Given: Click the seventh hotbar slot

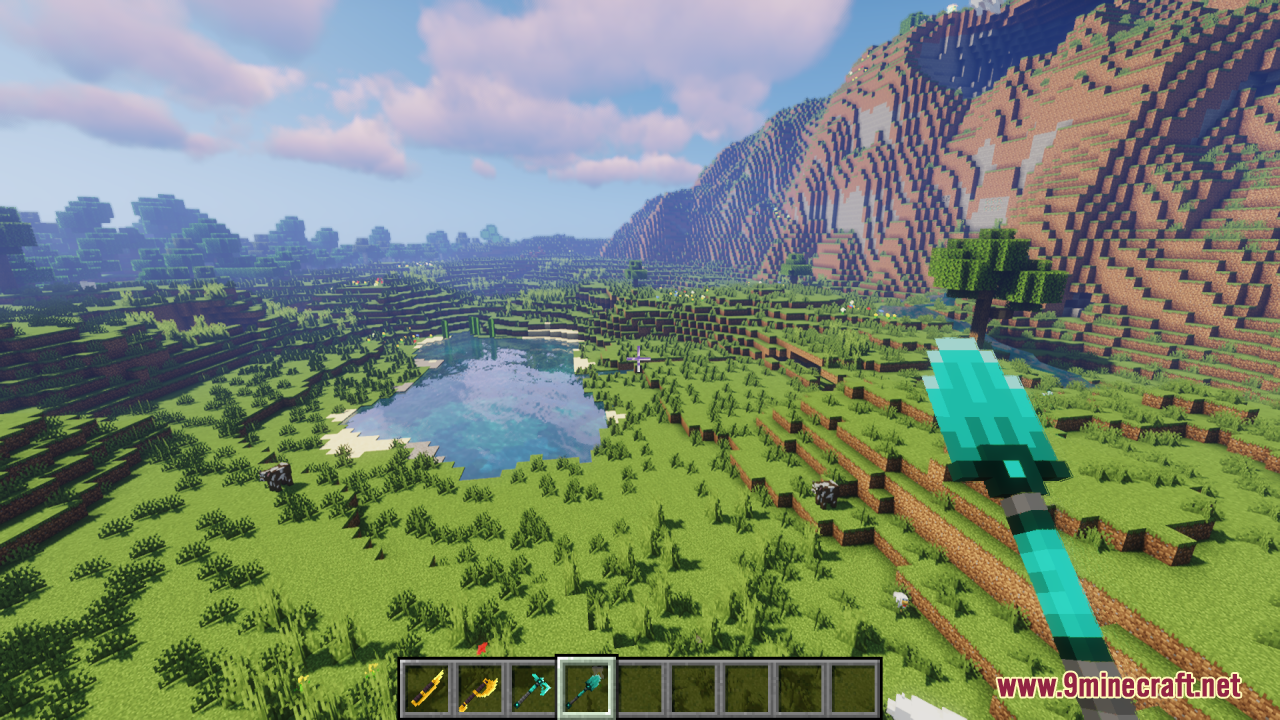Looking at the screenshot, I should [745, 686].
